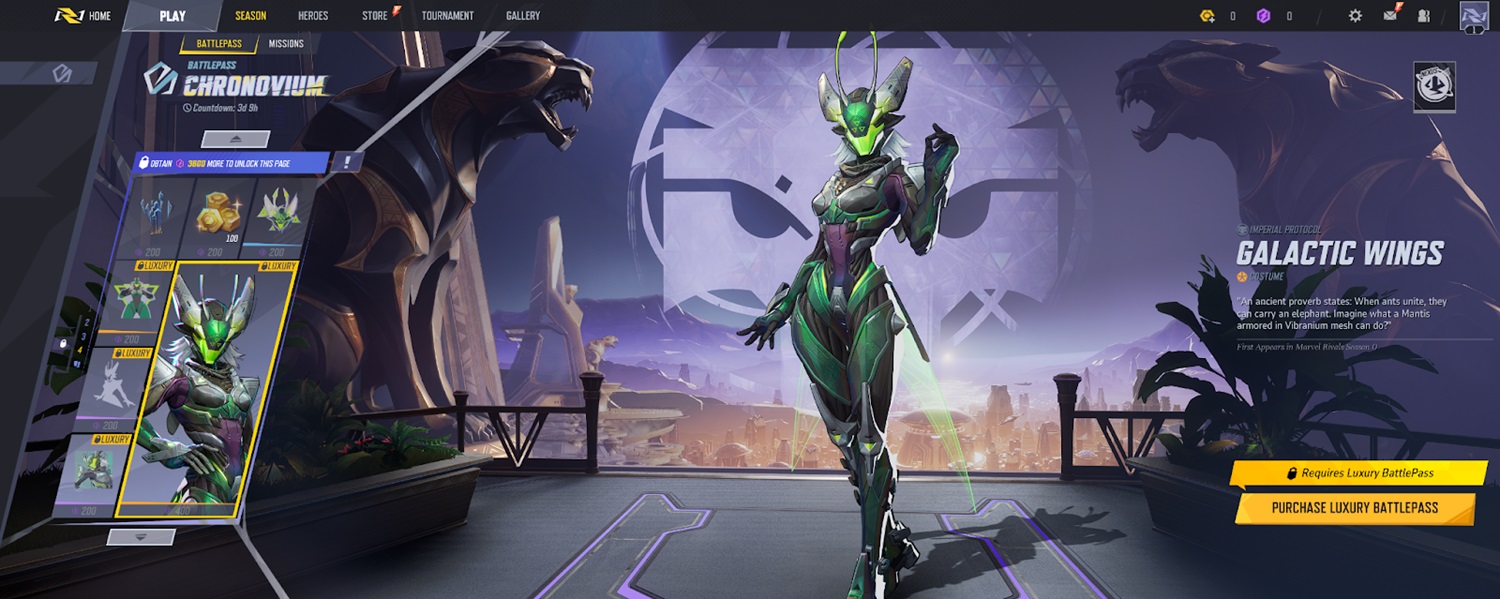The width and height of the screenshot is (1500, 599).
Task: Open the friends list icon
Action: [1424, 16]
